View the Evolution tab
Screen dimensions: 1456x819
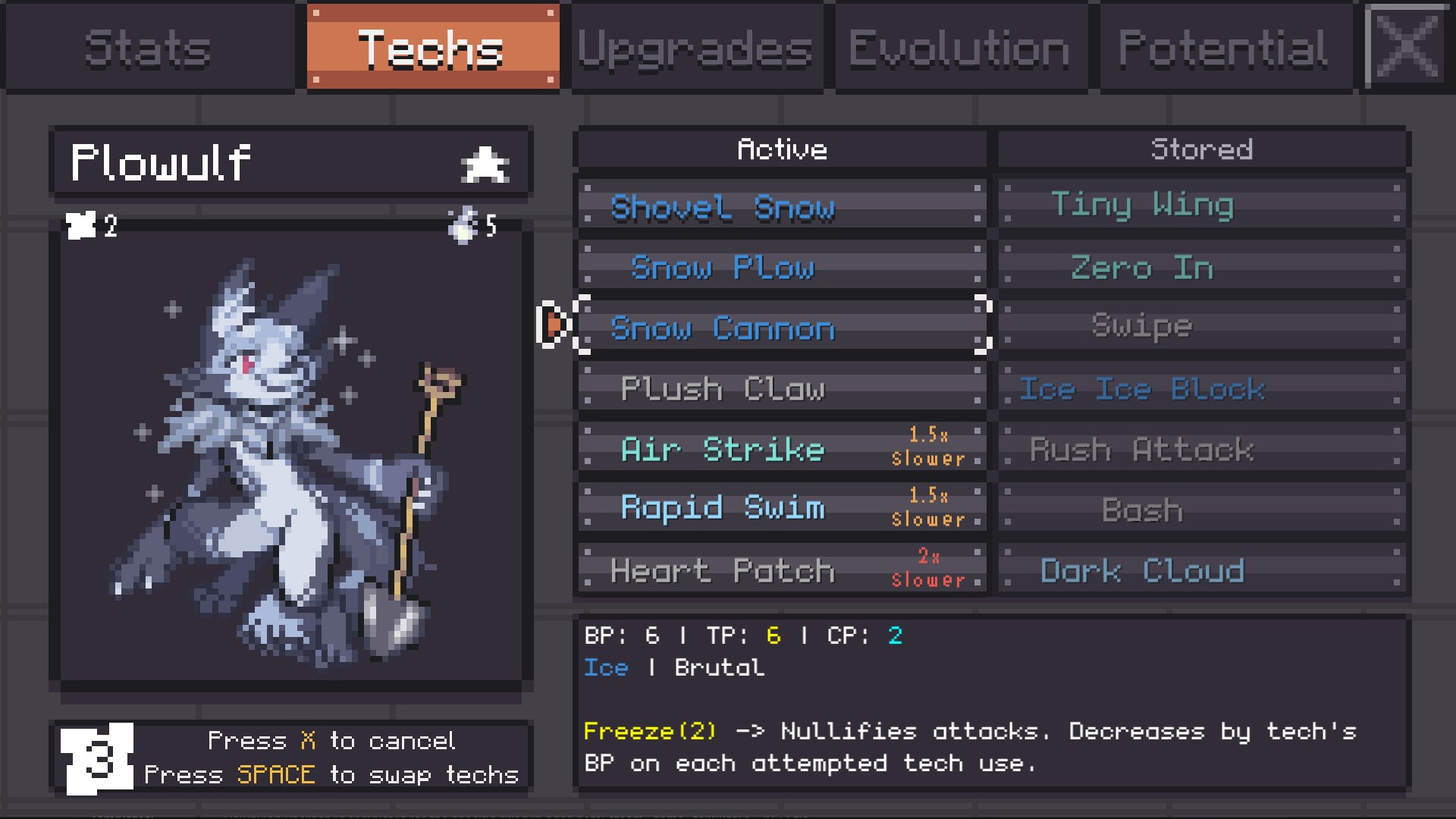click(x=959, y=47)
